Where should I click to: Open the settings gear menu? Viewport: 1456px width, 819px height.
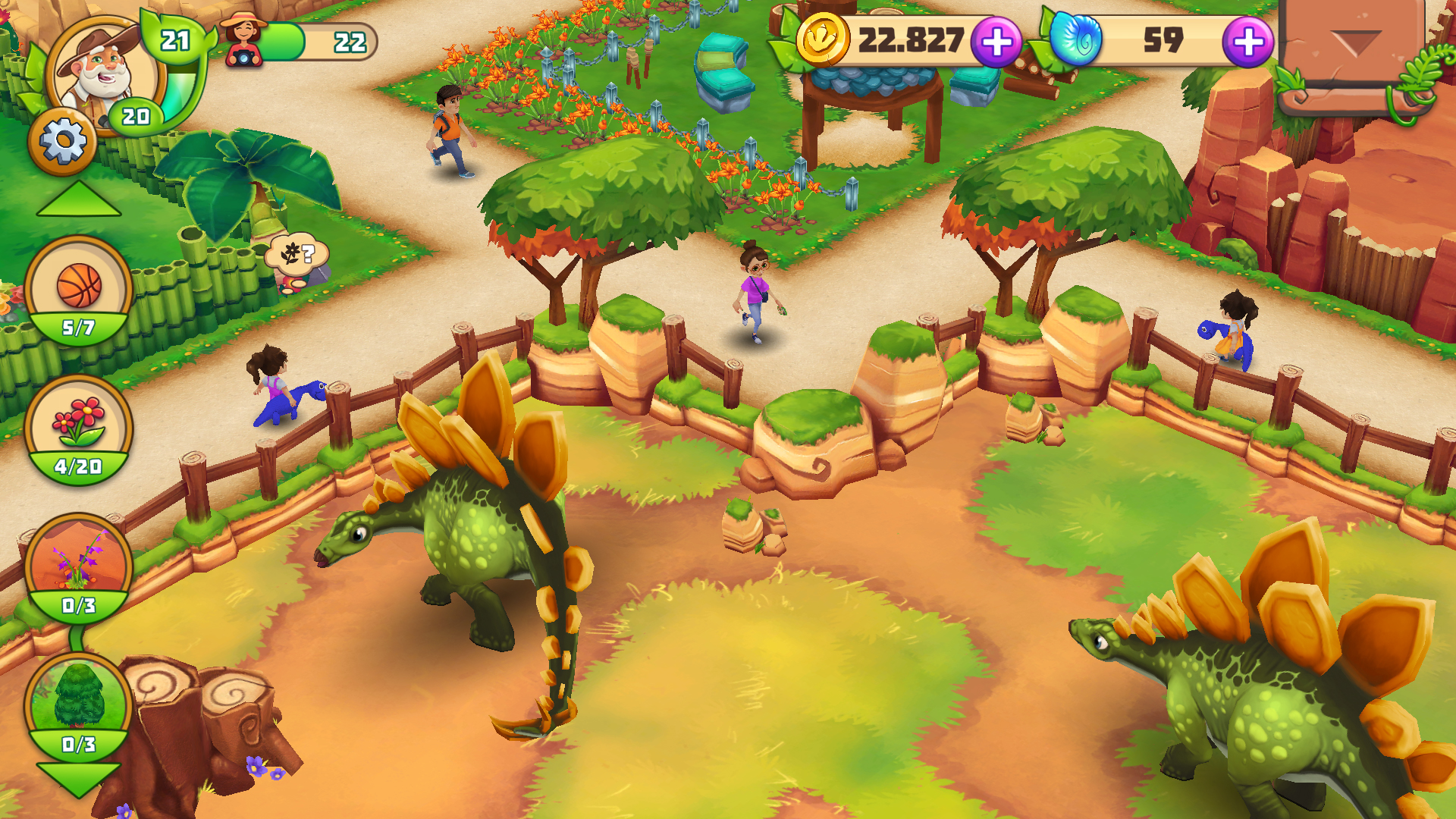tap(62, 140)
